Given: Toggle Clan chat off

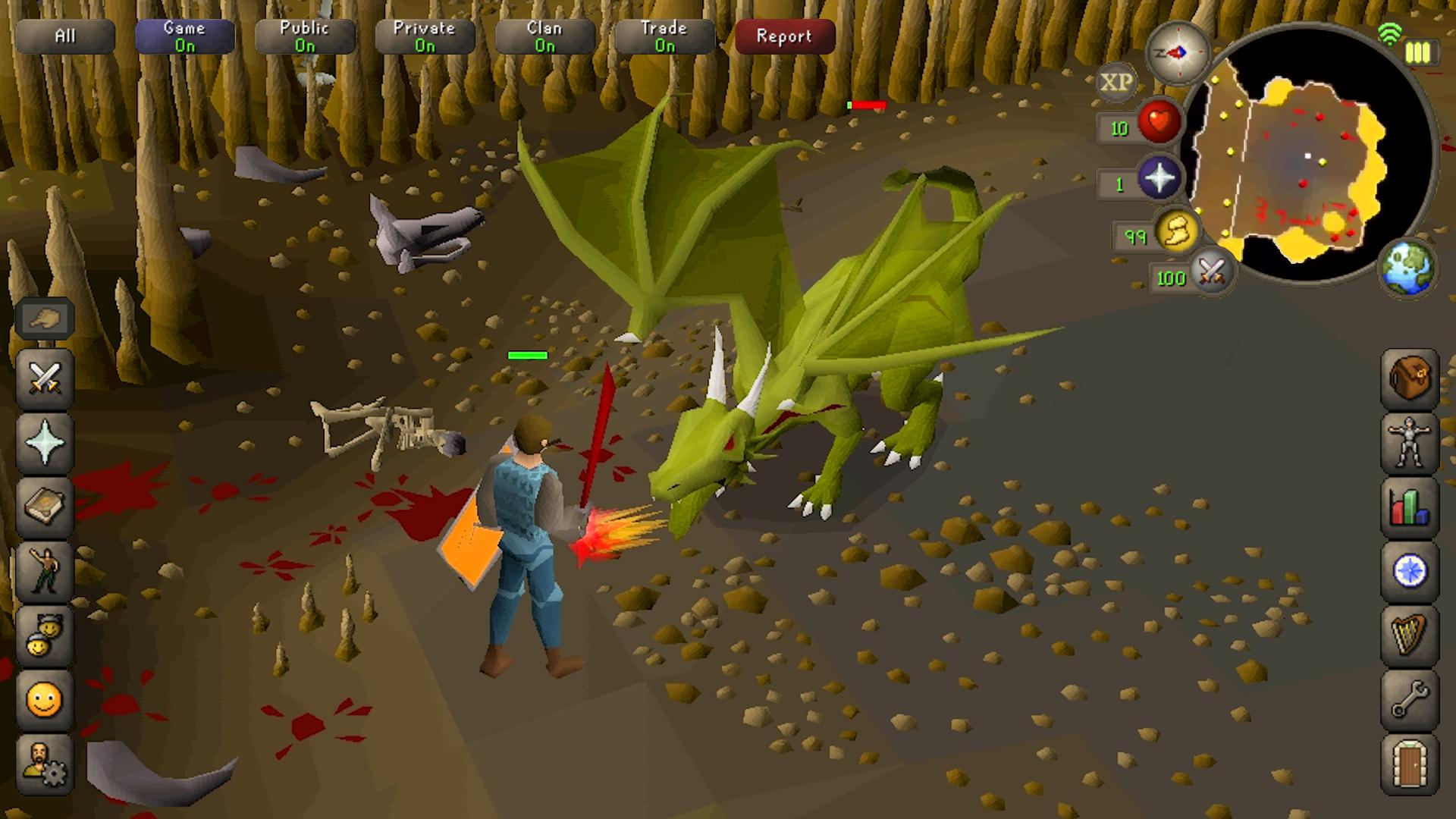Looking at the screenshot, I should pyautogui.click(x=544, y=36).
